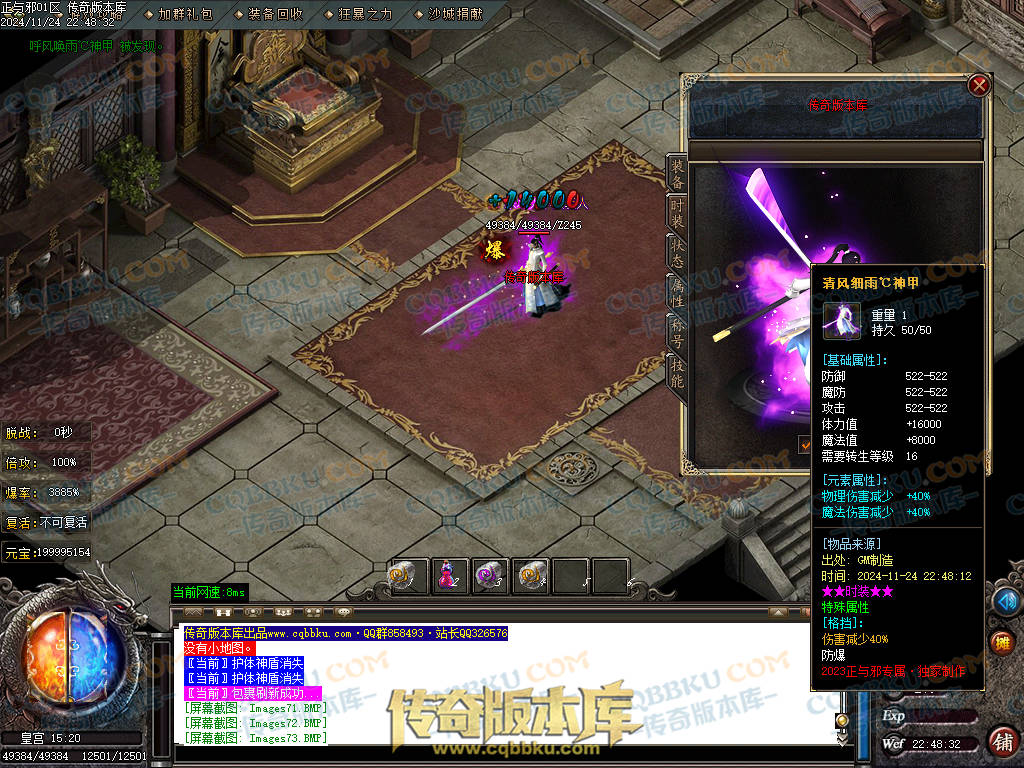Open the 时装 fashion tab

tap(677, 214)
